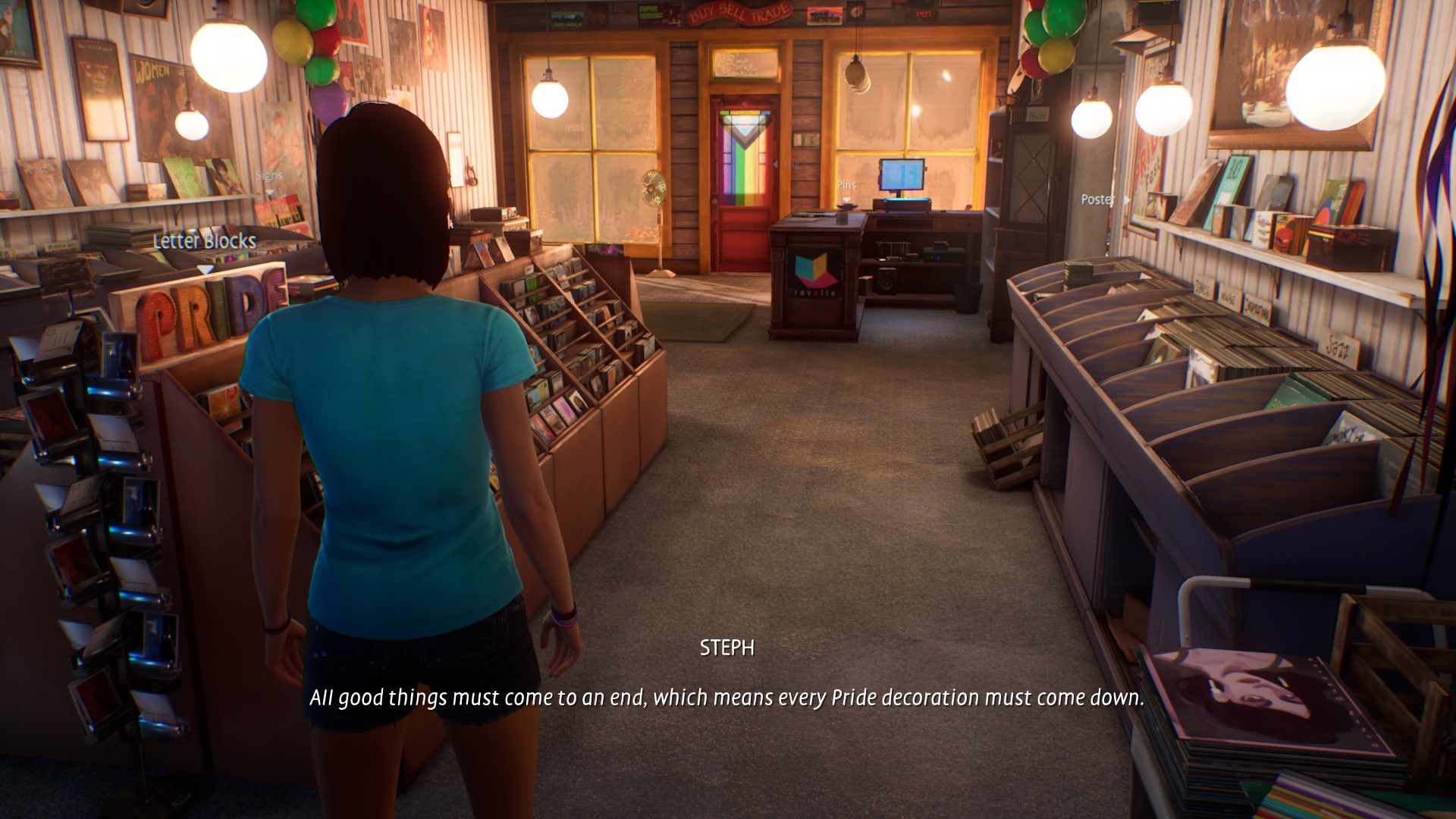Choose the Poster interaction label
Screen dimensions: 1456x819
click(1097, 199)
